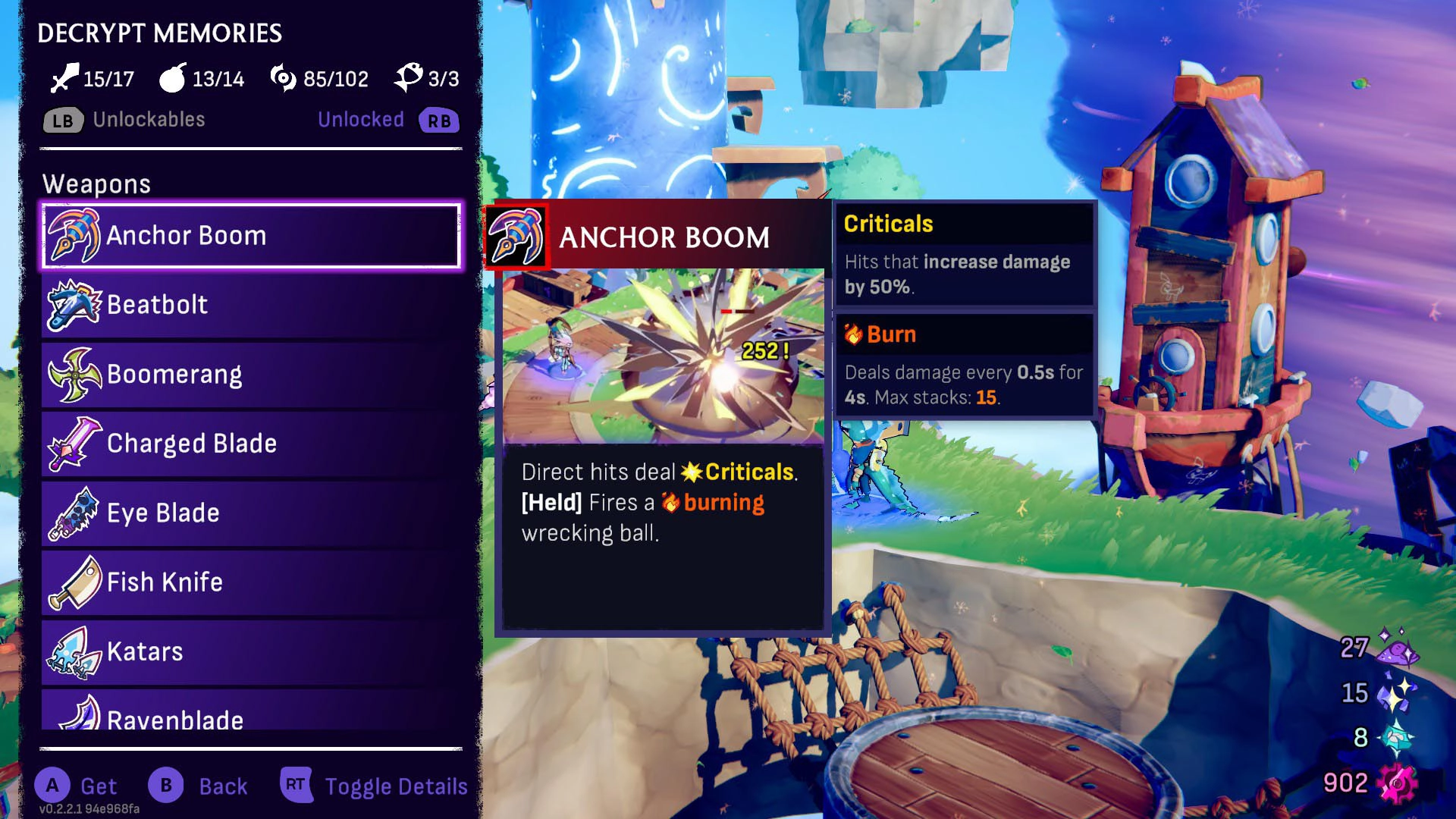This screenshot has width=1456, height=819.
Task: Select the Anchor Boom weapon entry
Action: [x=250, y=236]
